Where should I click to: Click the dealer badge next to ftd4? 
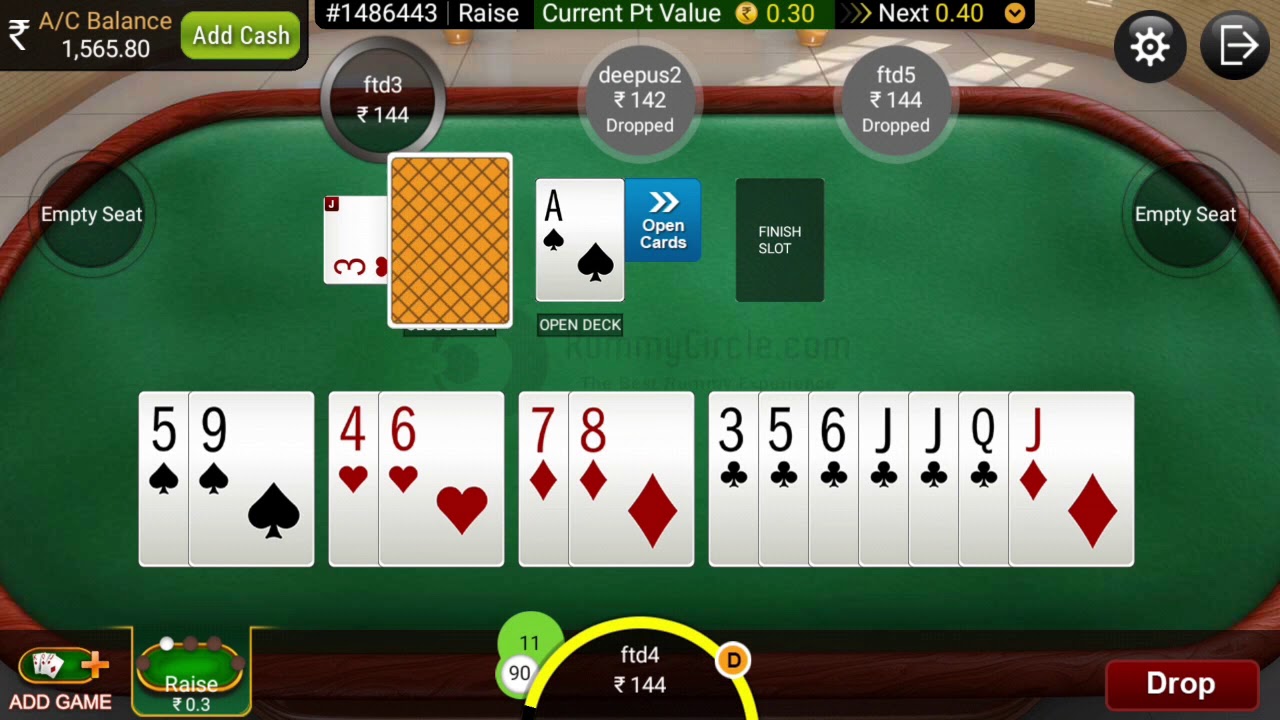coord(734,660)
